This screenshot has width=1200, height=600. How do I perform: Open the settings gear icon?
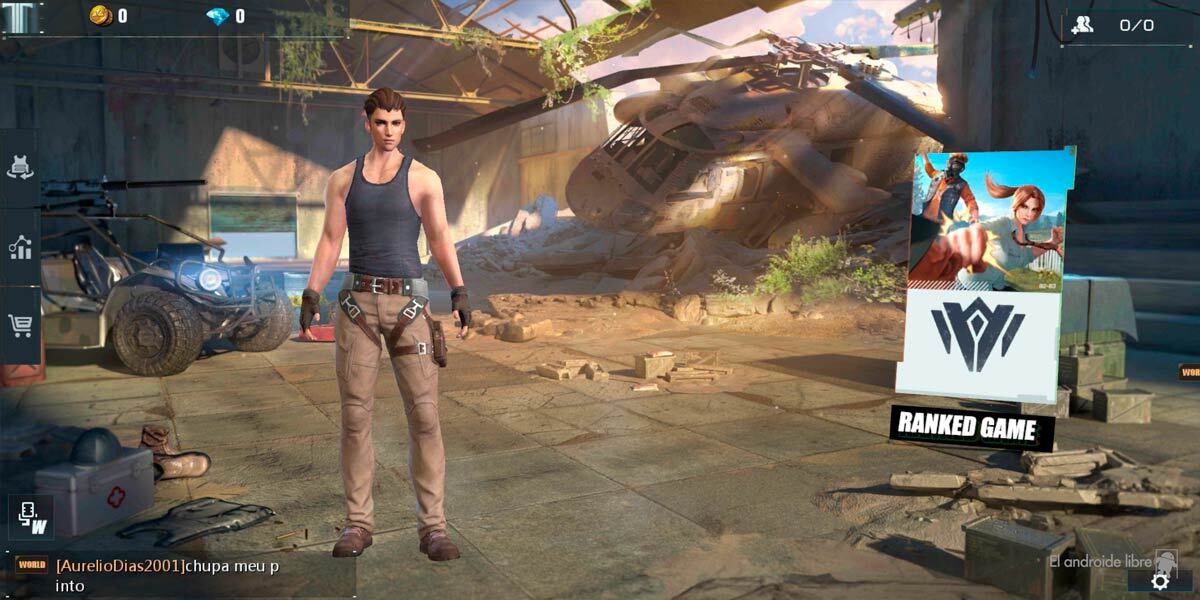tap(1160, 581)
